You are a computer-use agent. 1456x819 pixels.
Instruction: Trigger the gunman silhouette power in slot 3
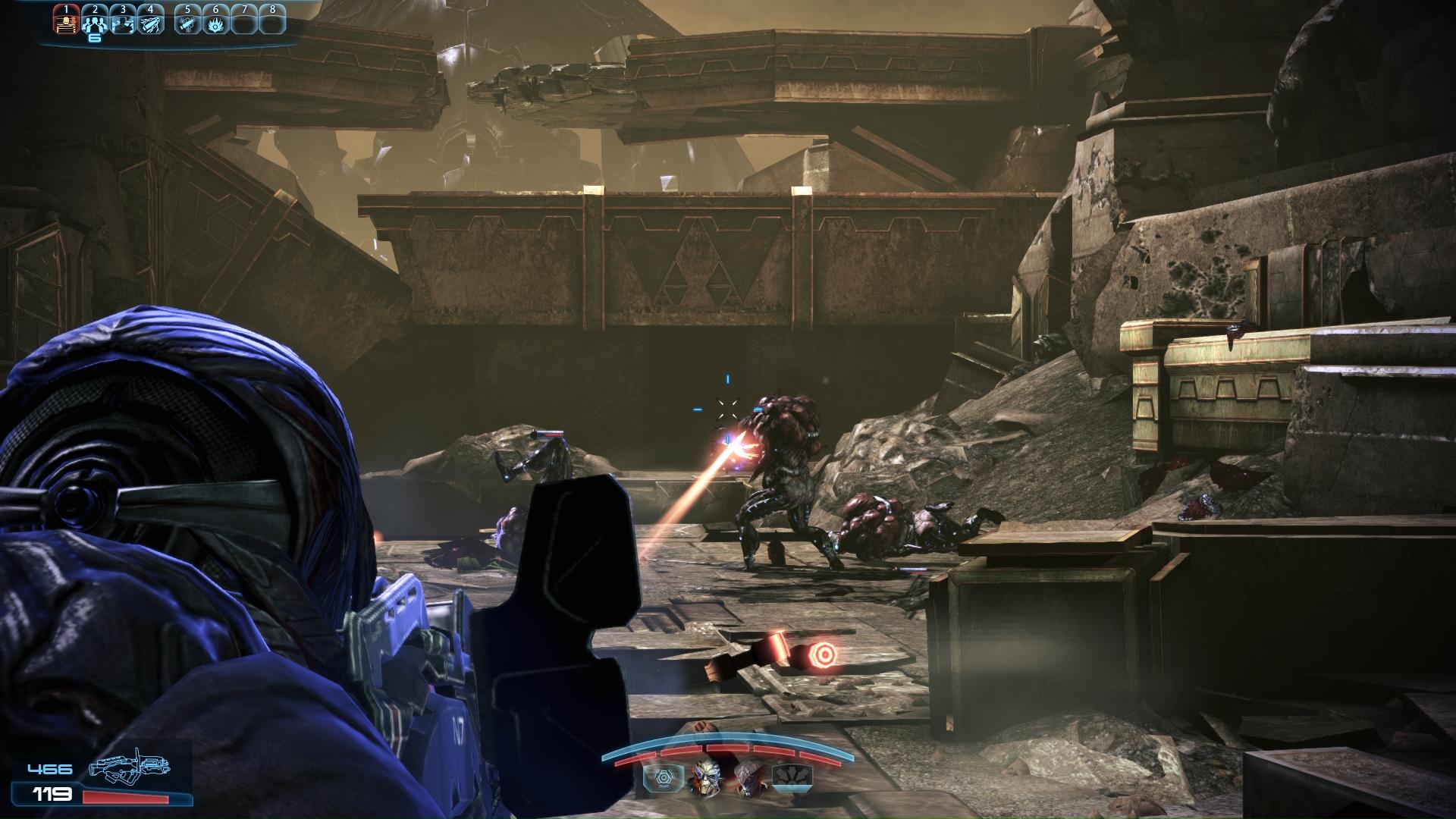[123, 23]
